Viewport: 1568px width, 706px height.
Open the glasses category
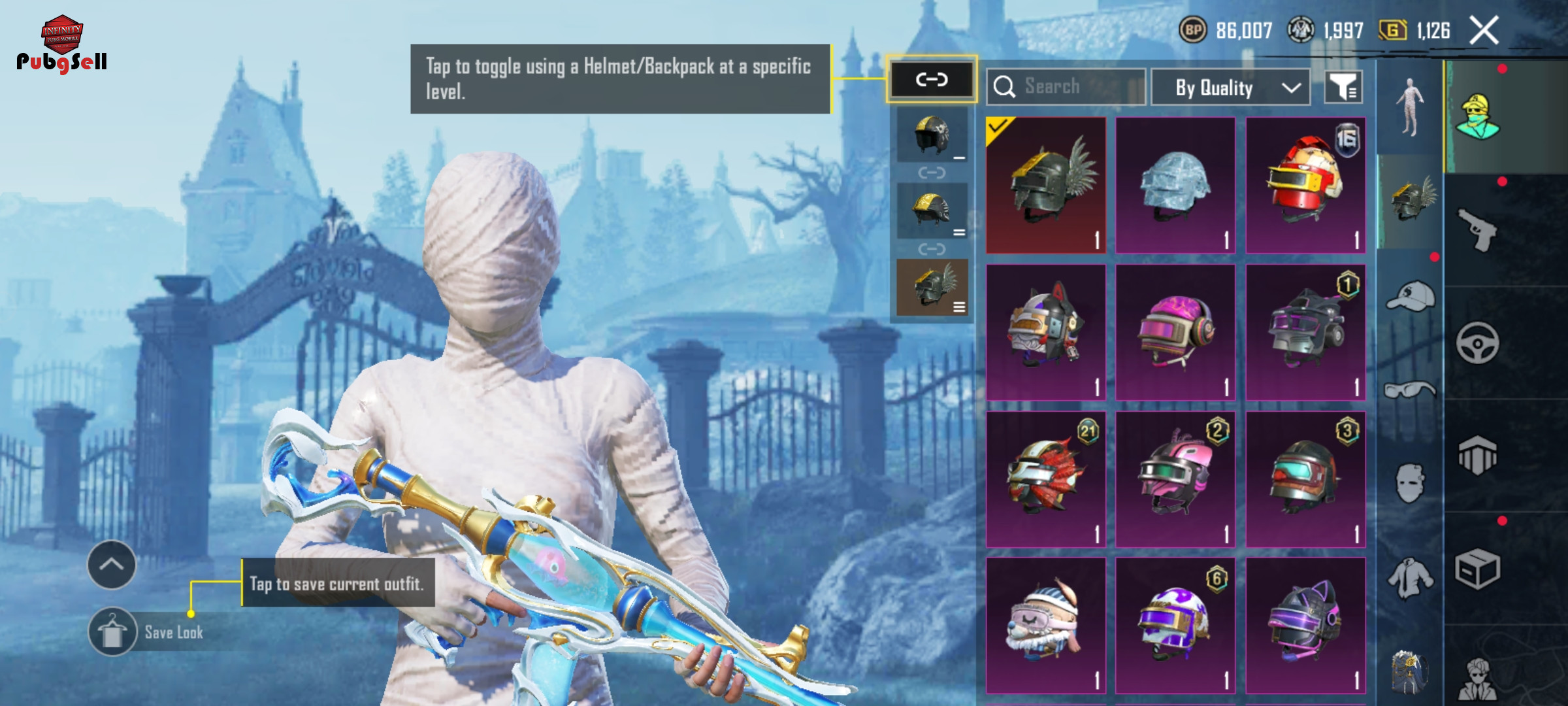(x=1410, y=390)
